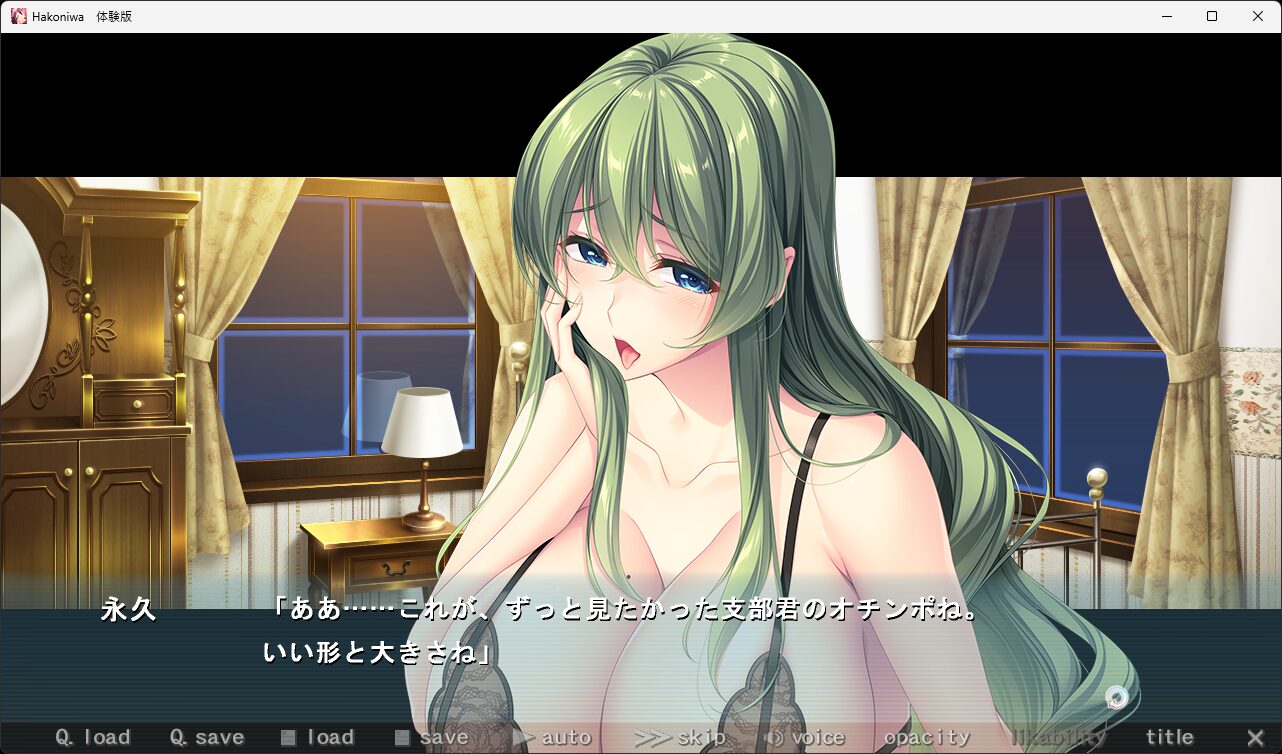Open the save game menu
The height and width of the screenshot is (754, 1282).
point(432,738)
